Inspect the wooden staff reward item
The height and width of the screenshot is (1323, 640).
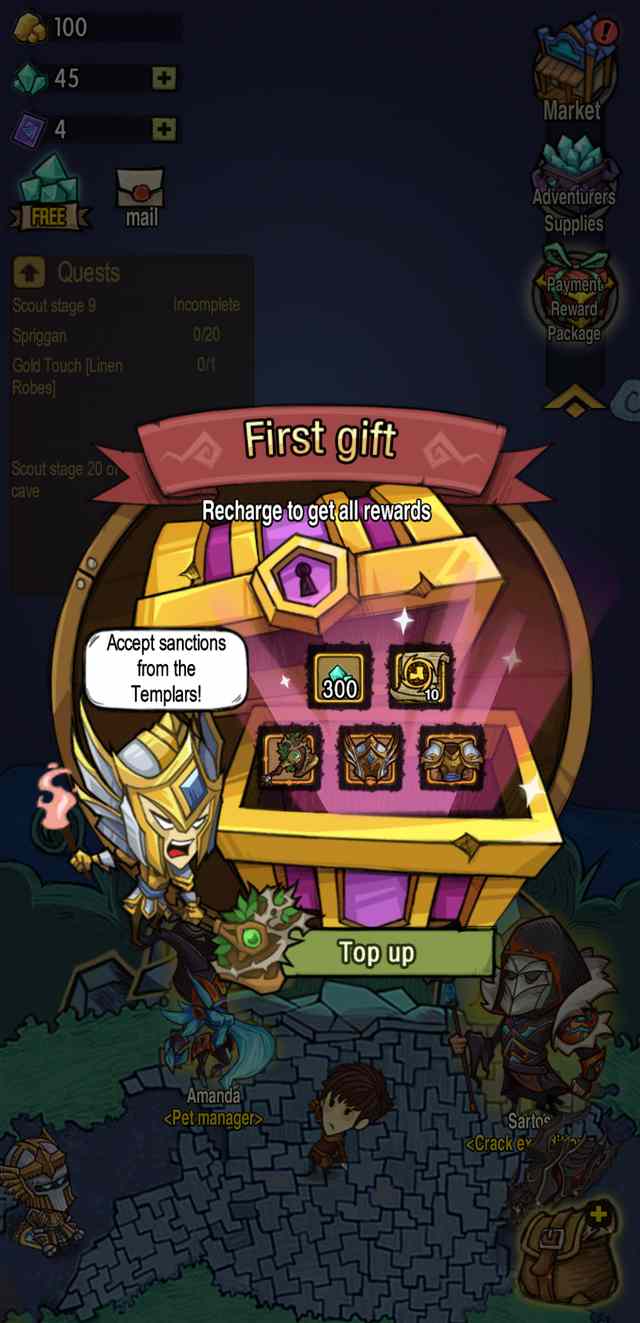[290, 757]
